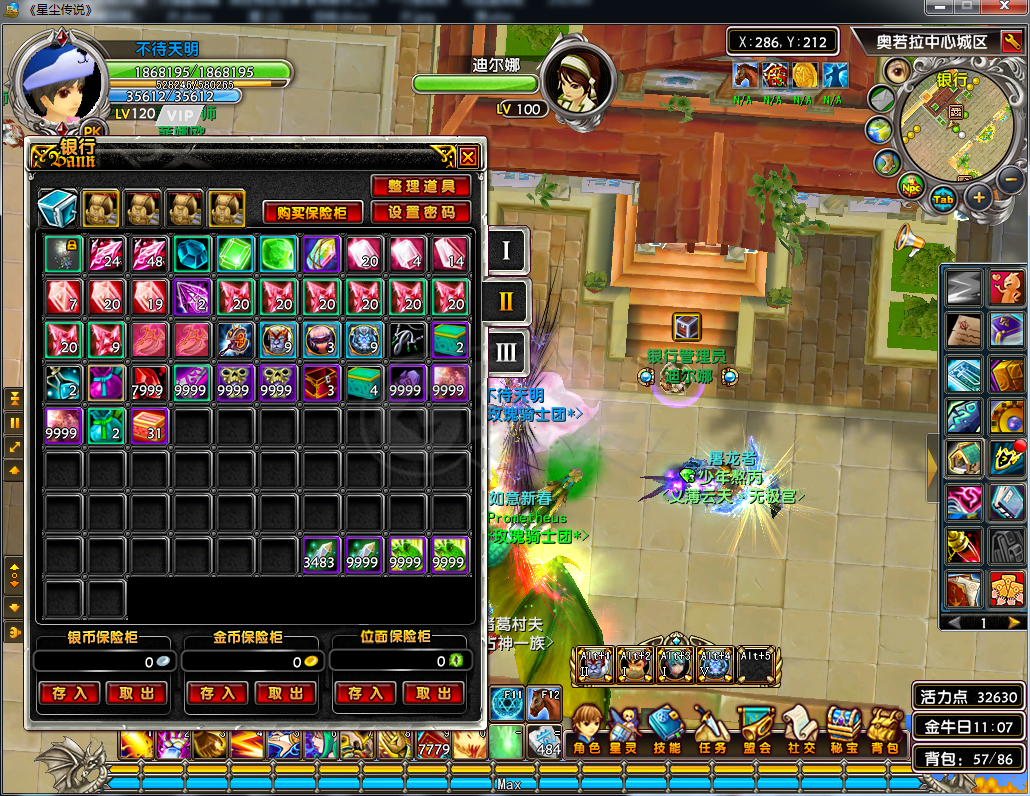Open the 设置密码 set password option
Screen dimensions: 1030x796
421,212
